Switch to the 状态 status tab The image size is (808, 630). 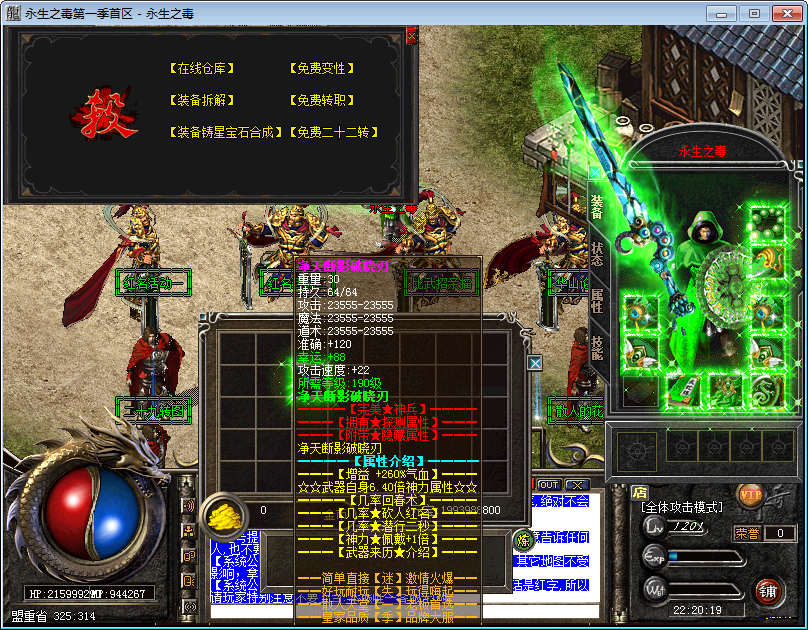coord(597,253)
